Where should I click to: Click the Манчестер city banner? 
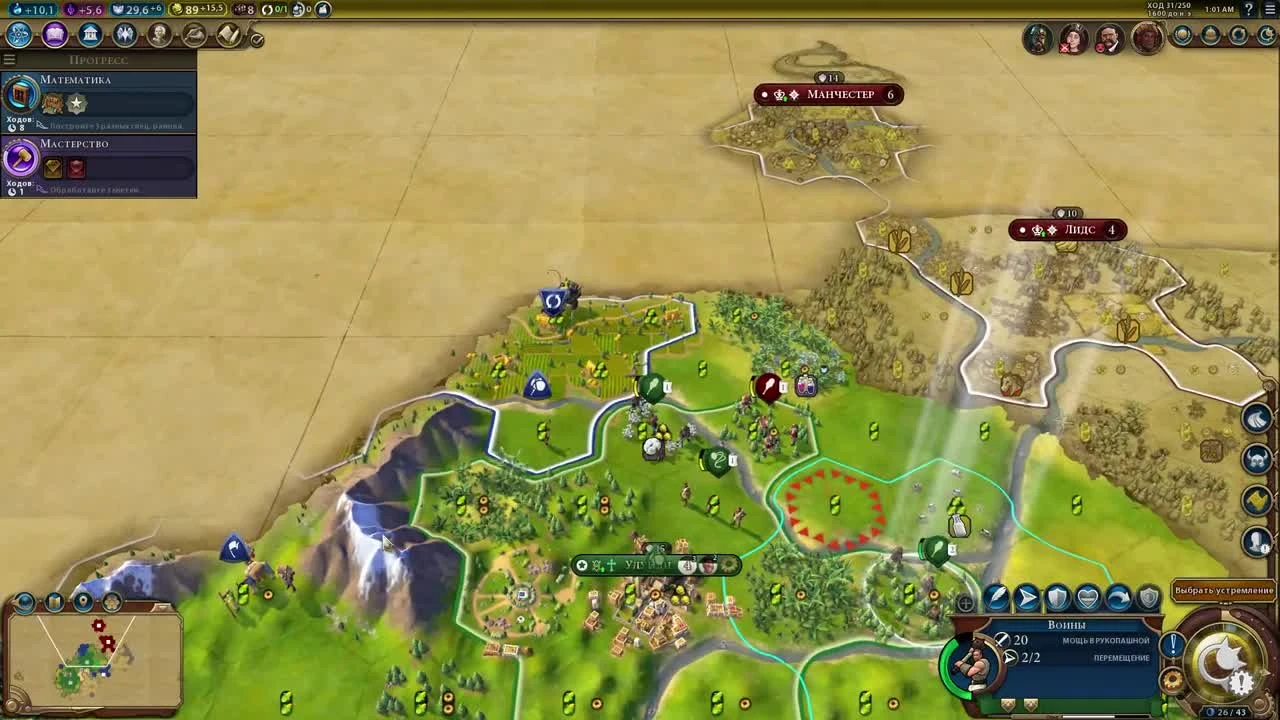pos(828,94)
